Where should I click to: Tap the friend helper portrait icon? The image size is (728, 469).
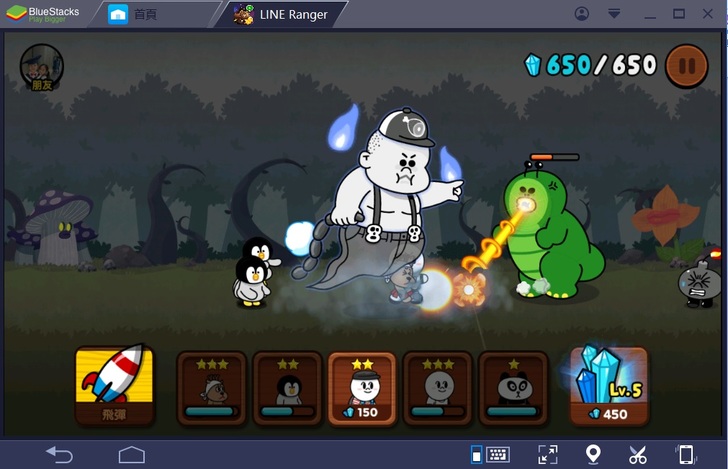pyautogui.click(x=42, y=67)
